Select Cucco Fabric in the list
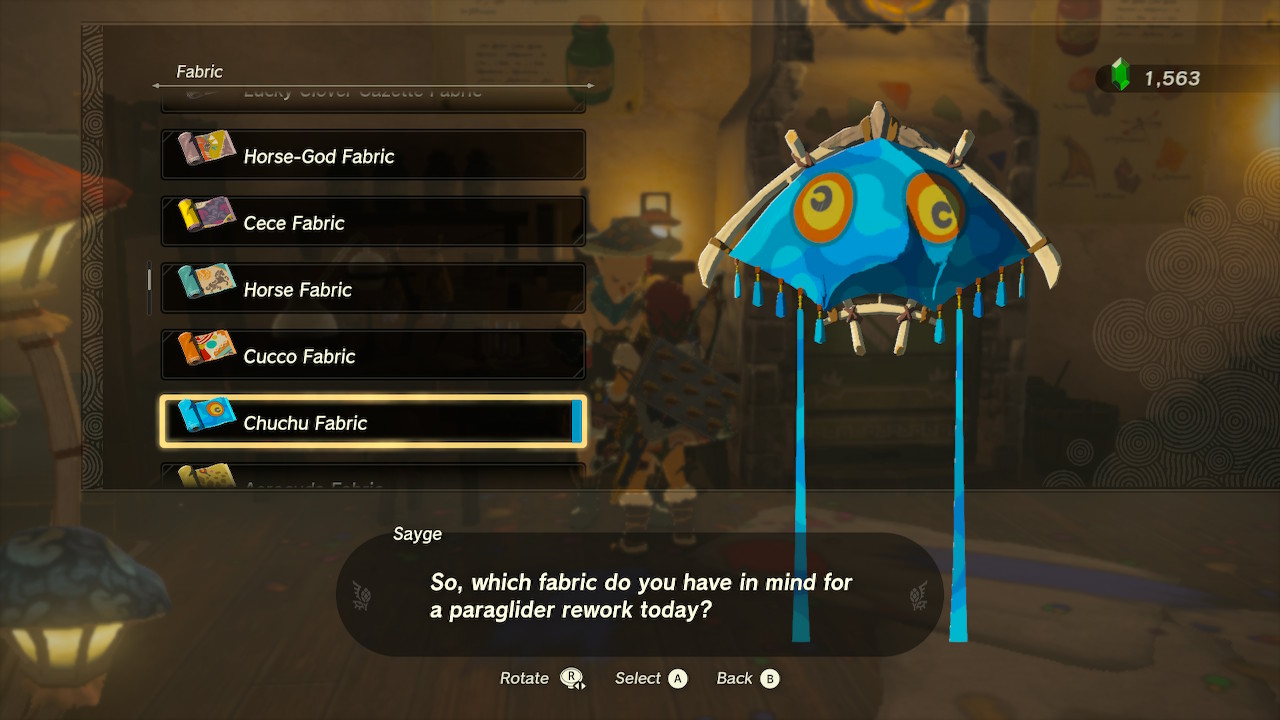The height and width of the screenshot is (720, 1280). [373, 356]
